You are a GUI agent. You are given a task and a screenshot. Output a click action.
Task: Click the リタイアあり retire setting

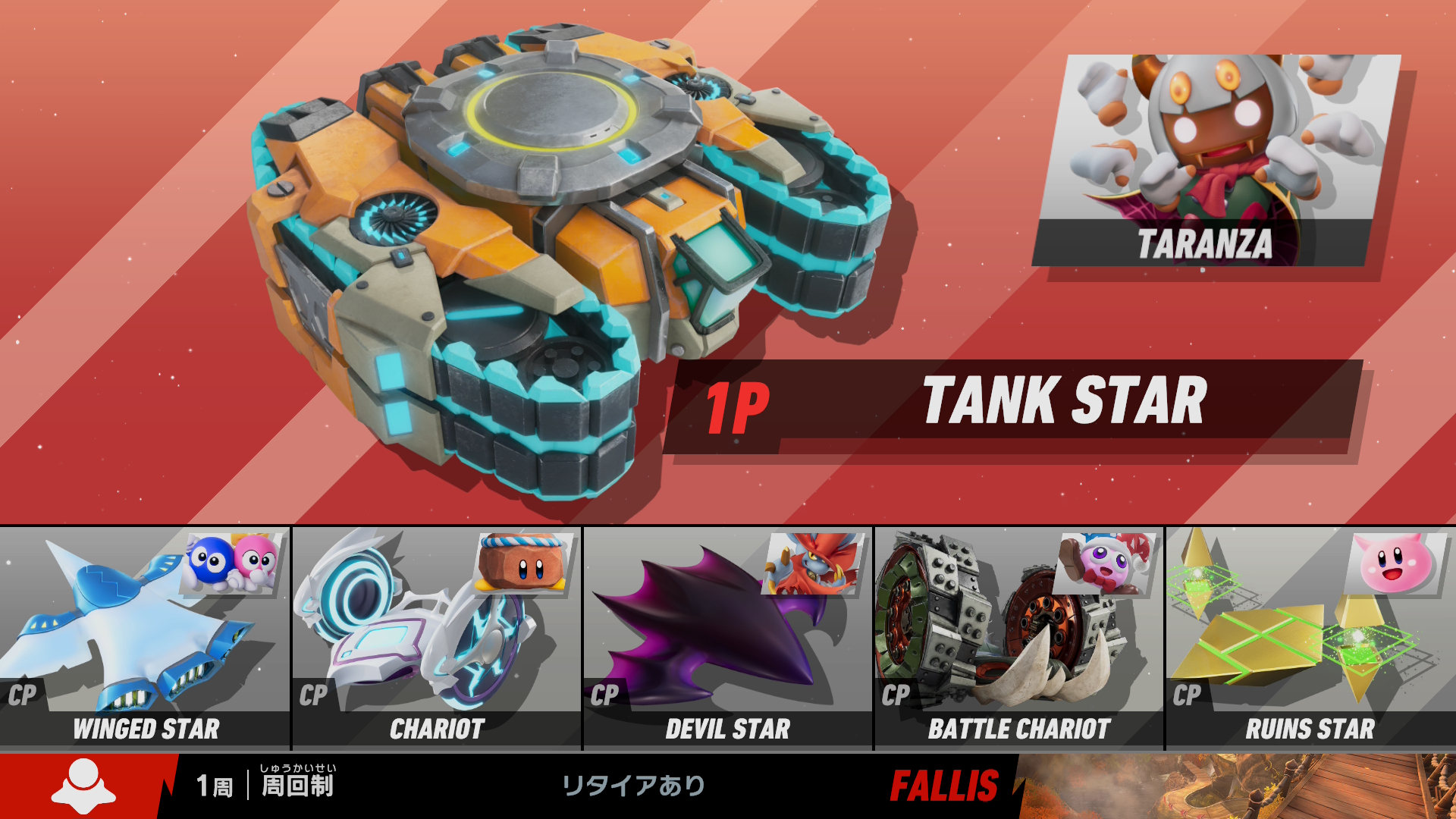633,786
